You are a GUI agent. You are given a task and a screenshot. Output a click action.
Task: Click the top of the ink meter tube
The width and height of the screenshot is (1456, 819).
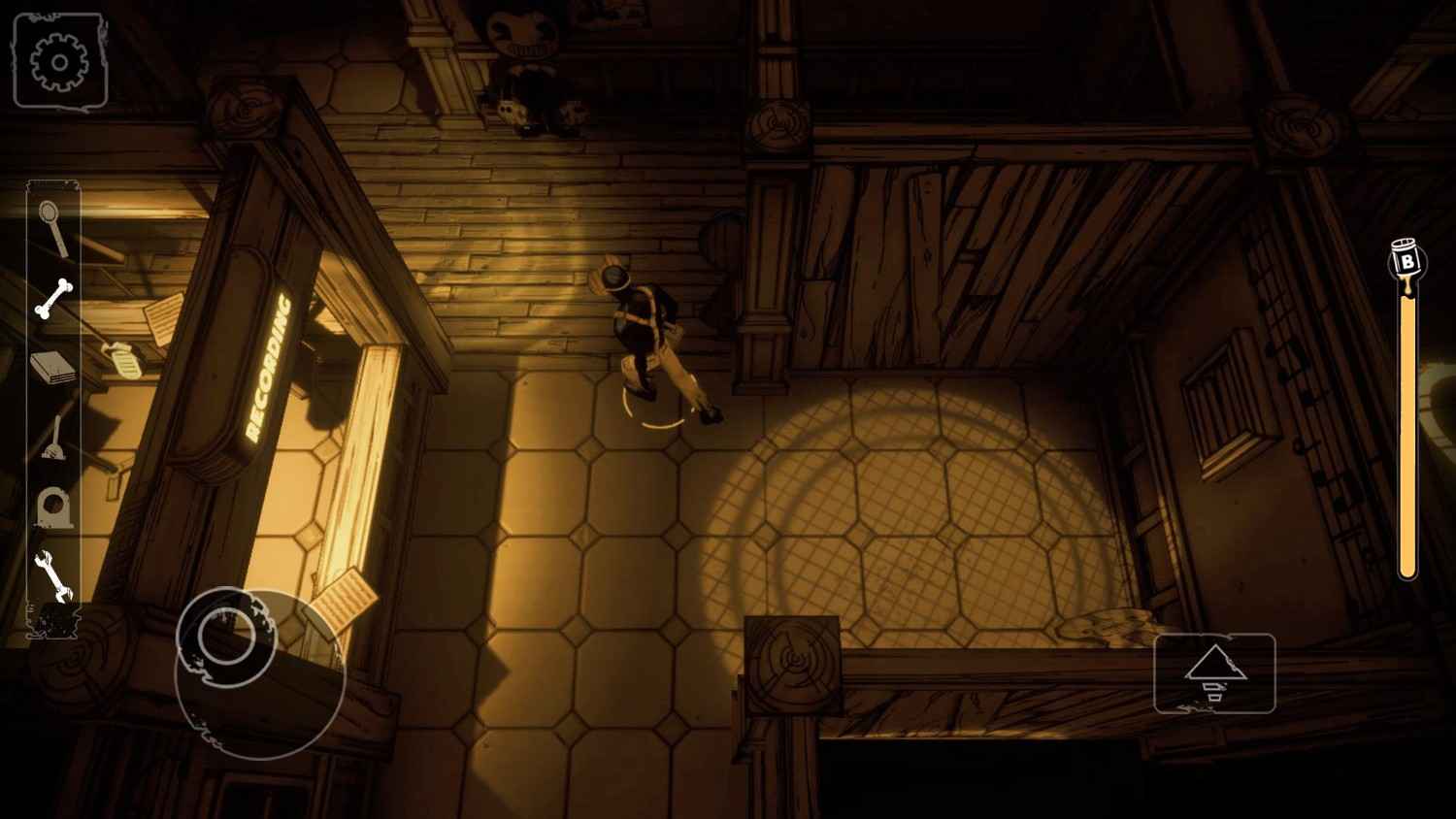click(x=1406, y=291)
